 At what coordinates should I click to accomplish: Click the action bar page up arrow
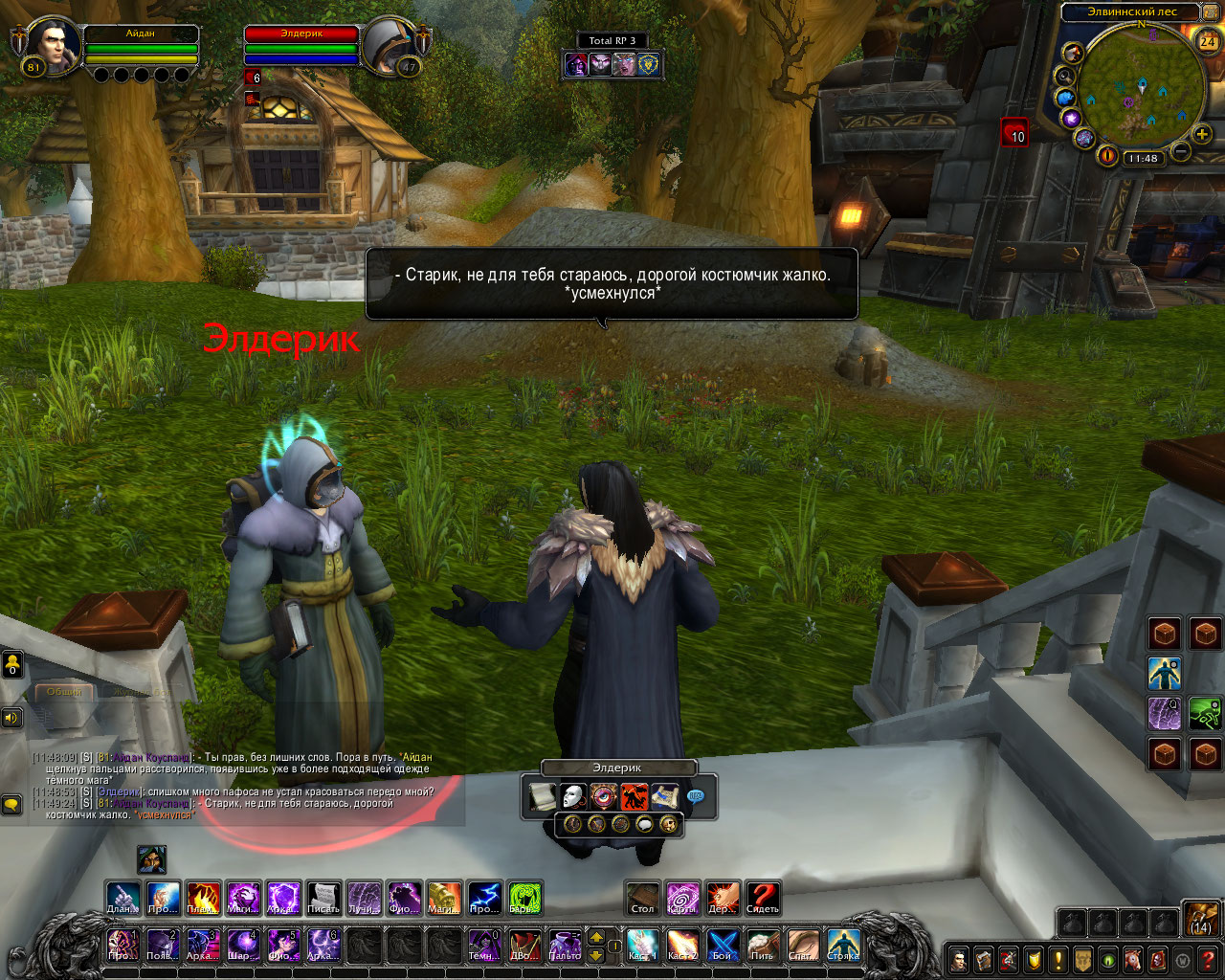(x=595, y=937)
